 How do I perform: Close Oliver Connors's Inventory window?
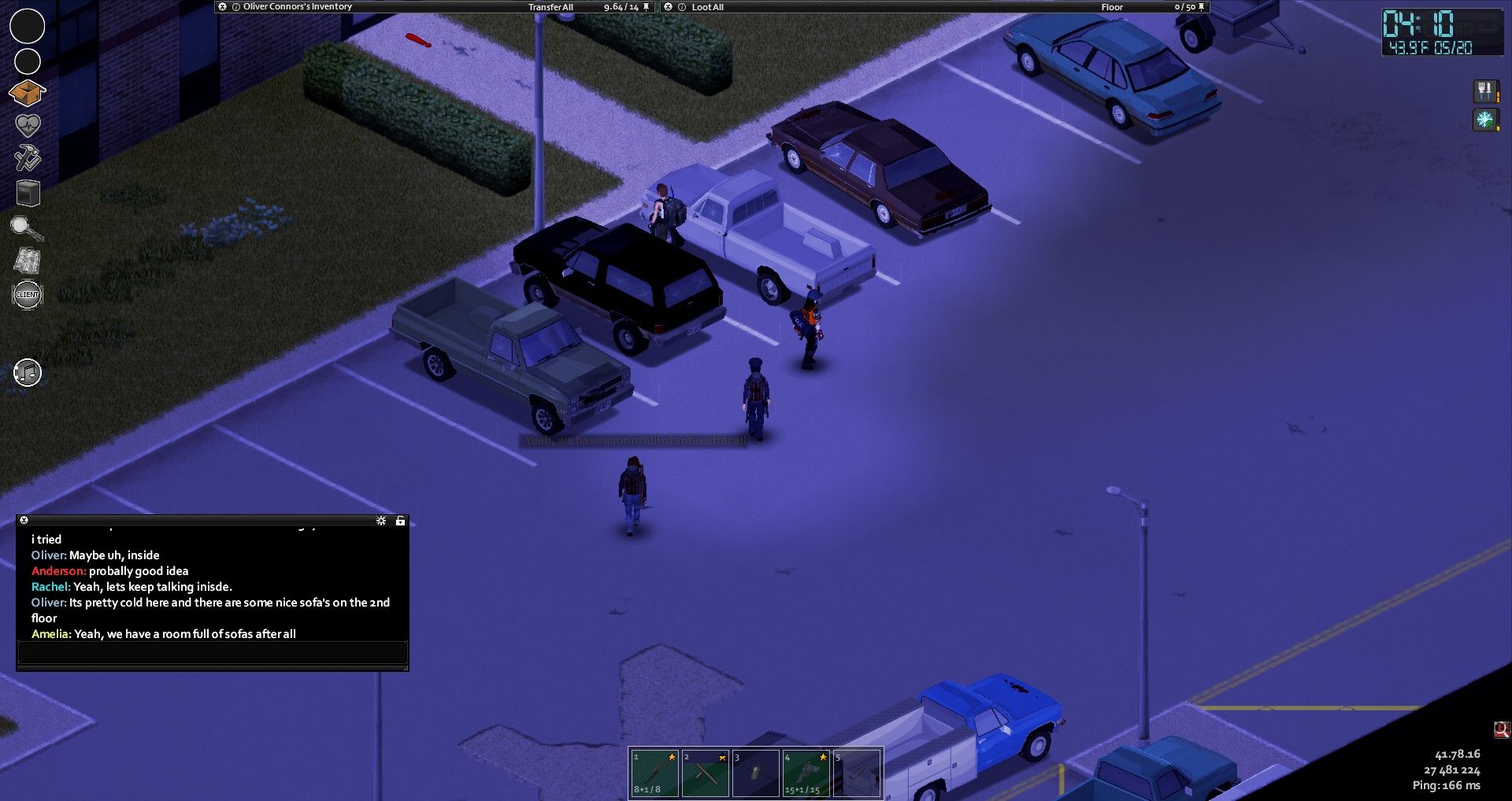(x=223, y=6)
